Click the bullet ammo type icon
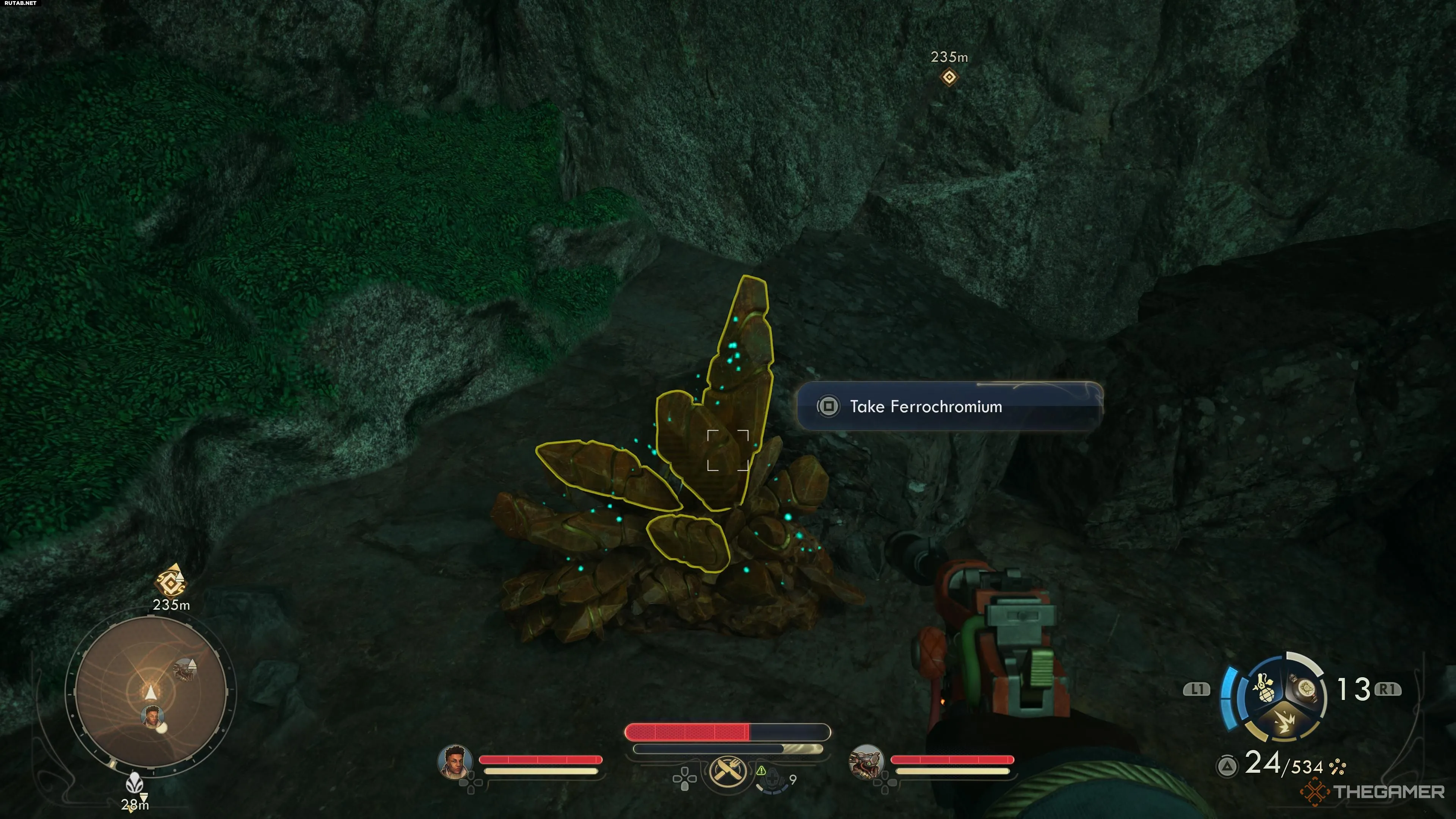 click(1338, 767)
